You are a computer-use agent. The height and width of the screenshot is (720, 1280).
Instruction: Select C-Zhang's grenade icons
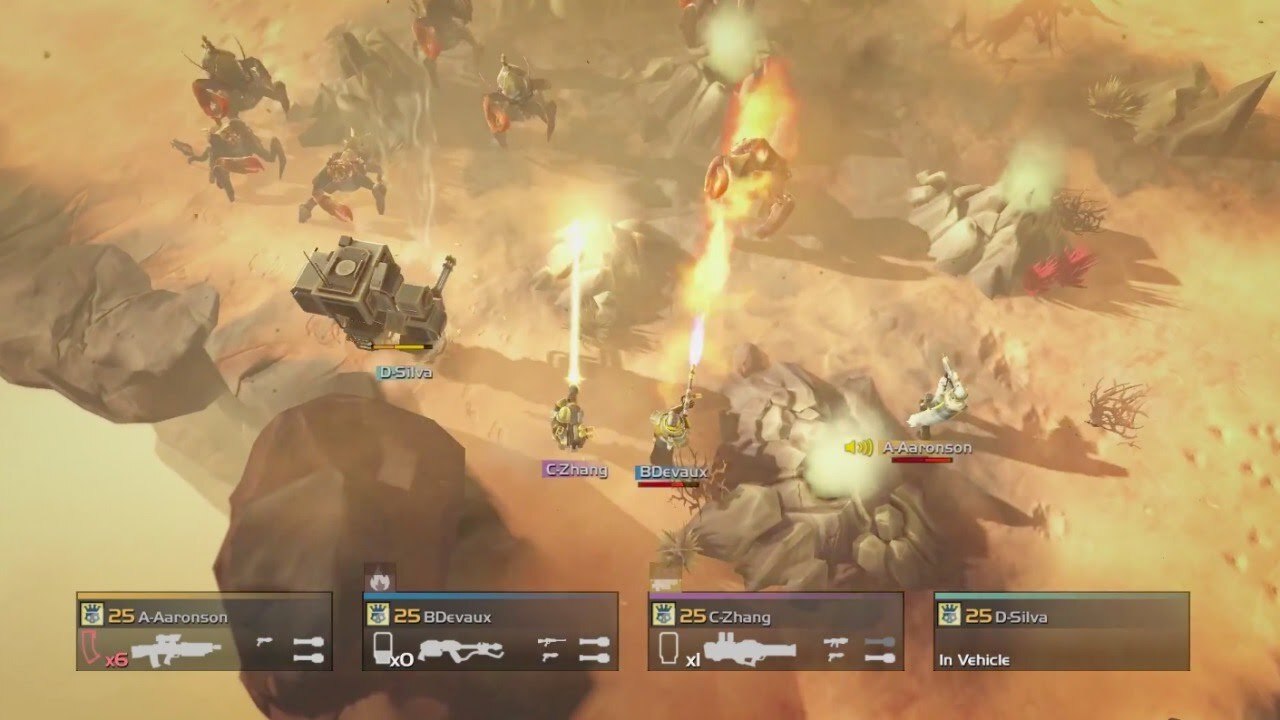(879, 650)
